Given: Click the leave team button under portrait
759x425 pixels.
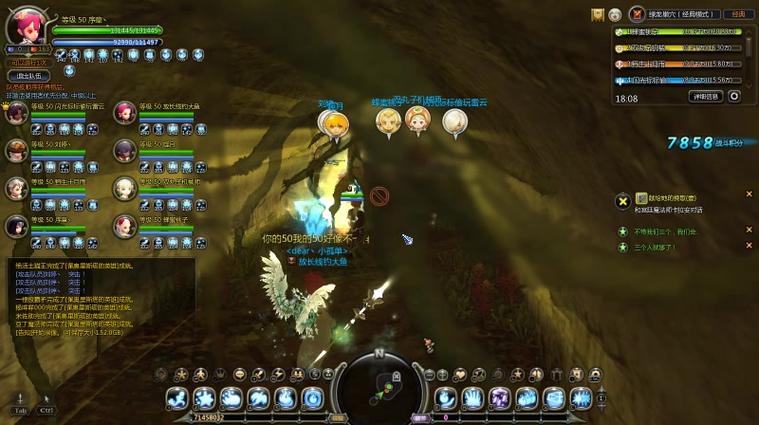Looking at the screenshot, I should (28, 75).
